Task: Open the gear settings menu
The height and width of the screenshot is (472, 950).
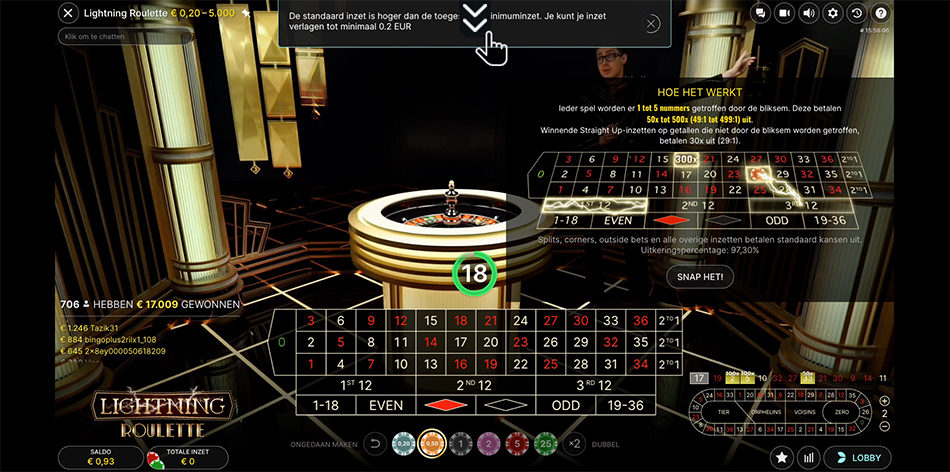Action: click(833, 13)
